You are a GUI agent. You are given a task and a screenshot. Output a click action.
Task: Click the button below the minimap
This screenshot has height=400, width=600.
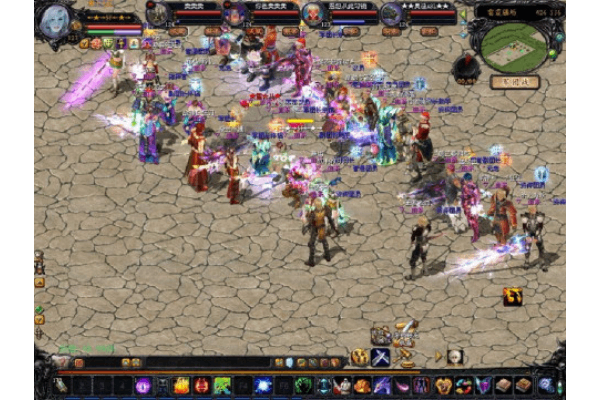(x=514, y=82)
